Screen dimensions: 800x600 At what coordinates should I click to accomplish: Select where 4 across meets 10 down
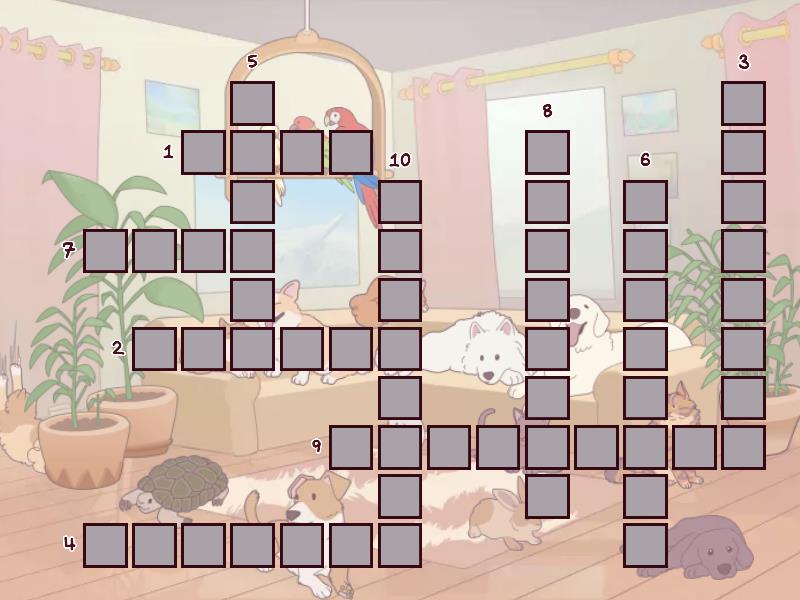click(x=399, y=544)
